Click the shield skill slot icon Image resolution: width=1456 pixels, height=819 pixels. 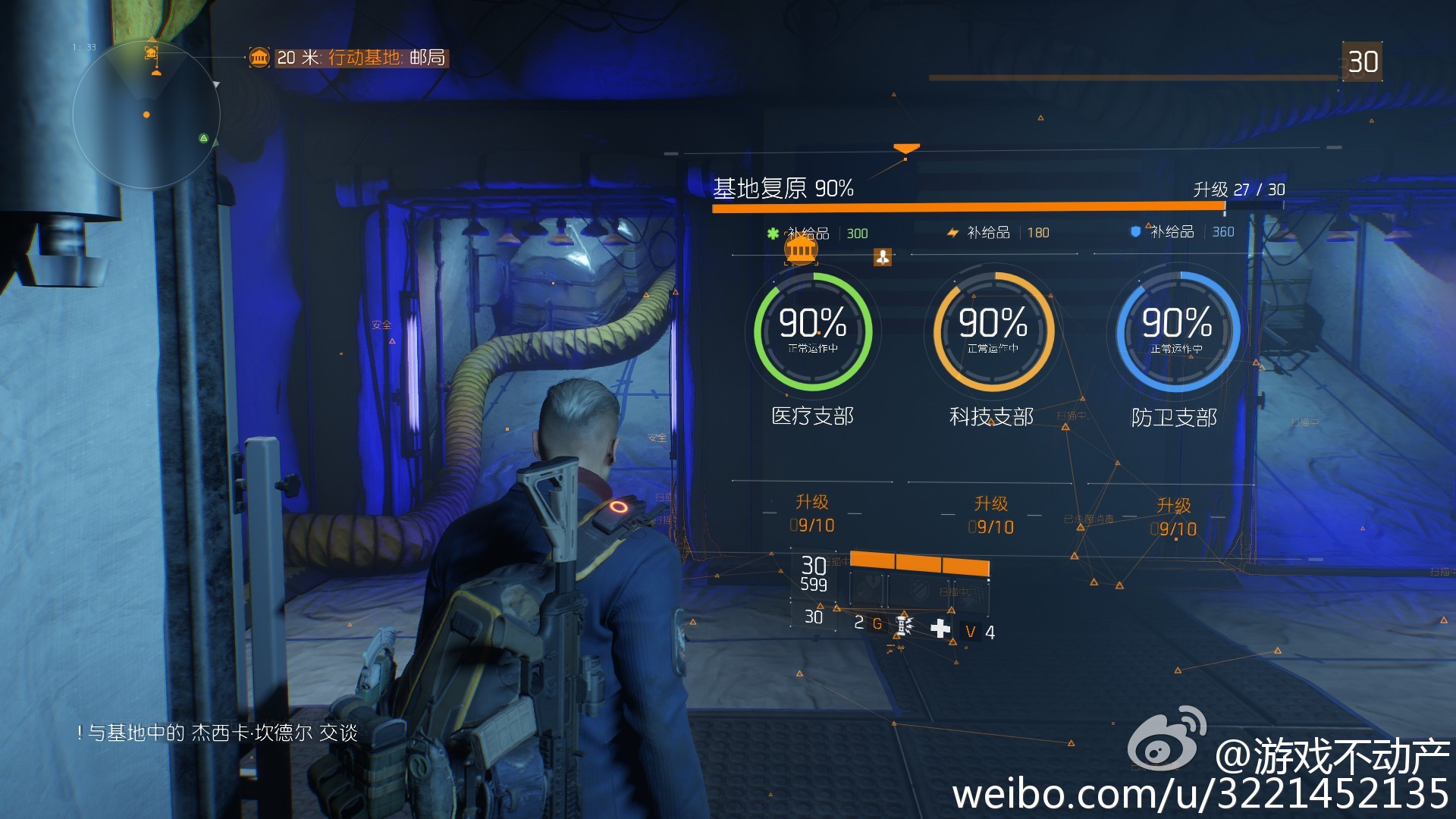coord(918,591)
